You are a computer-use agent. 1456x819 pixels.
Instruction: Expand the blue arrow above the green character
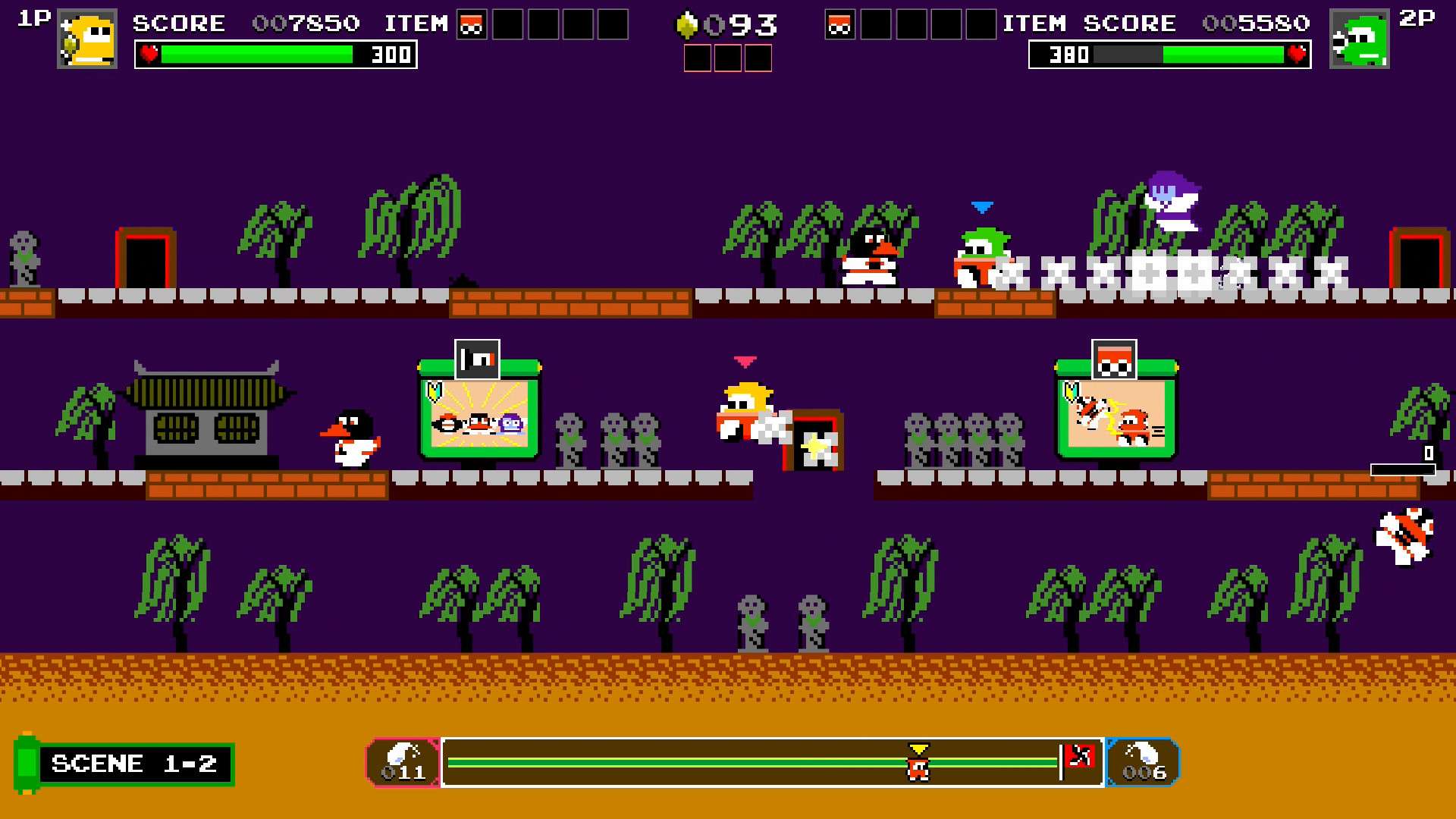pos(981,206)
